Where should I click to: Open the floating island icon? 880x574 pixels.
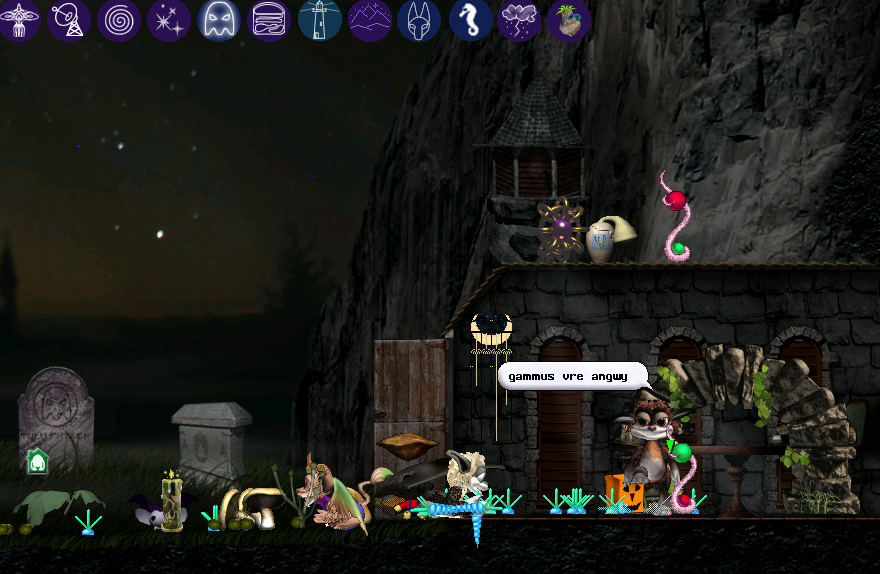coord(569,19)
